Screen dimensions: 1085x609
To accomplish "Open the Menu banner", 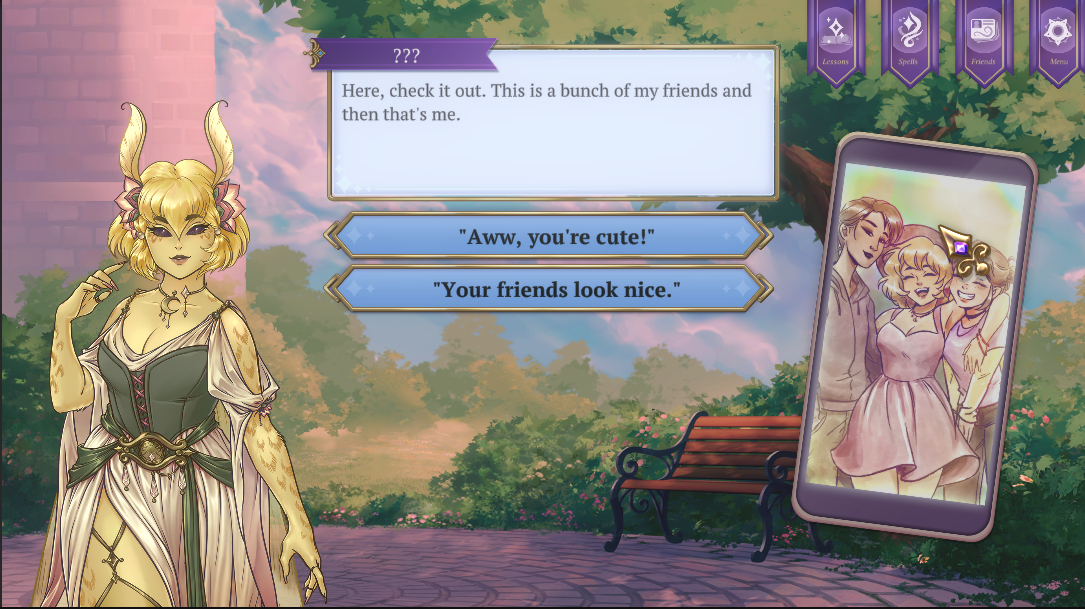I will [x=1058, y=38].
